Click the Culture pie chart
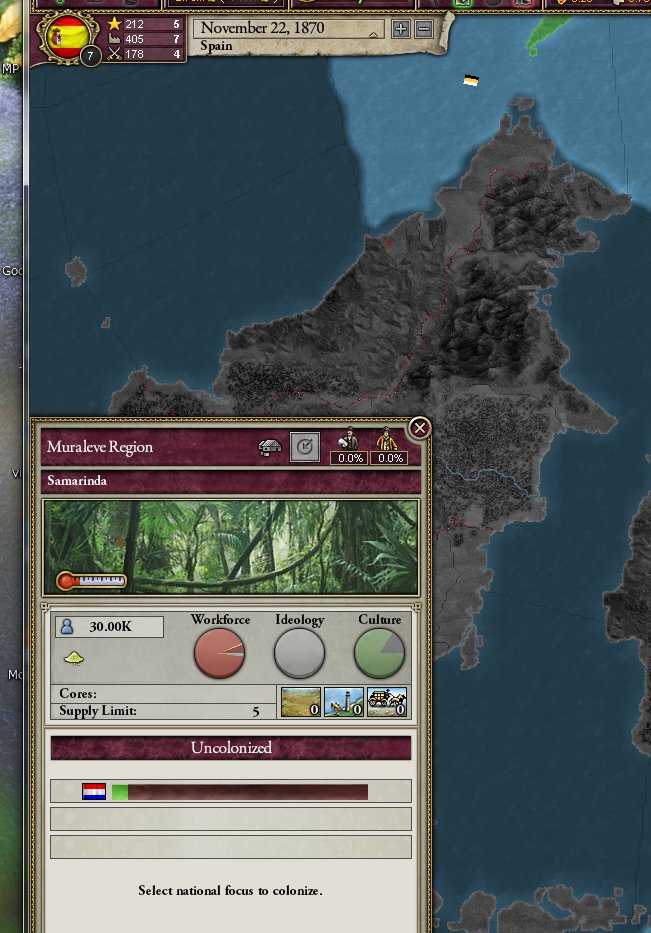Viewport: 651px width, 933px height. 379,653
